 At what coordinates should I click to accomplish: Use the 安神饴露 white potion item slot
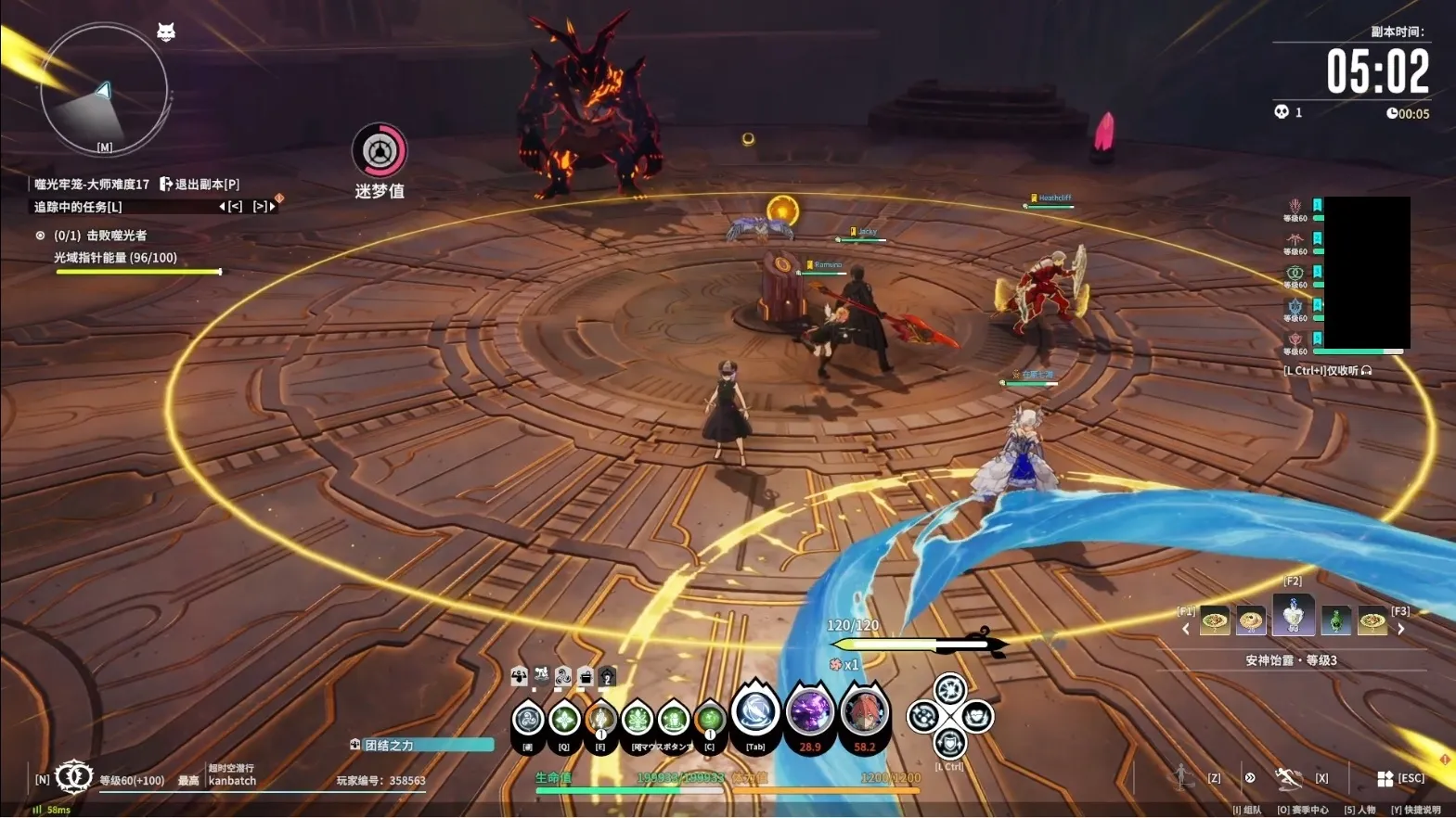(x=1293, y=615)
